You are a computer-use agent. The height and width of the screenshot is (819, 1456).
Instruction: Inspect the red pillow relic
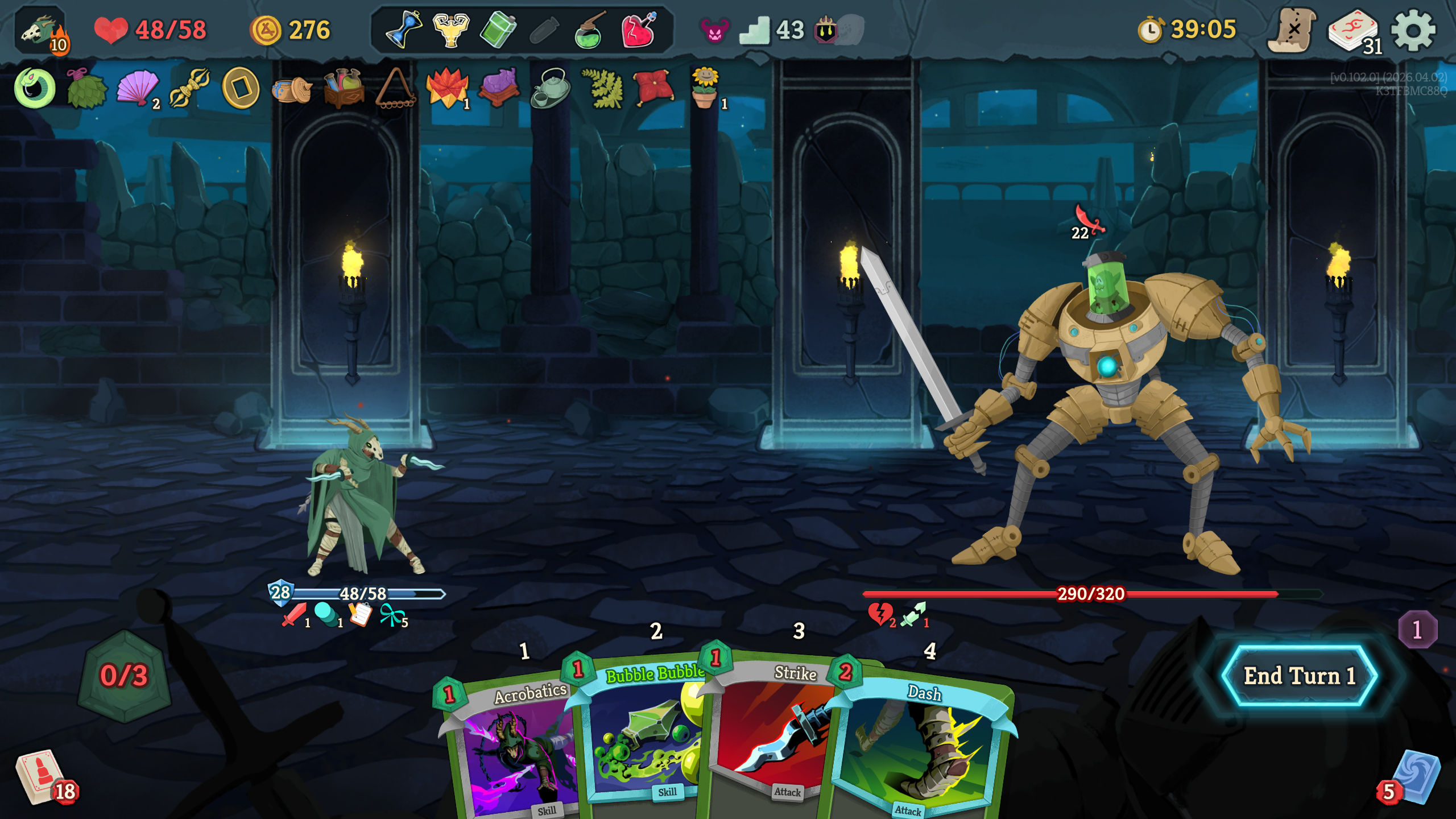tap(654, 88)
